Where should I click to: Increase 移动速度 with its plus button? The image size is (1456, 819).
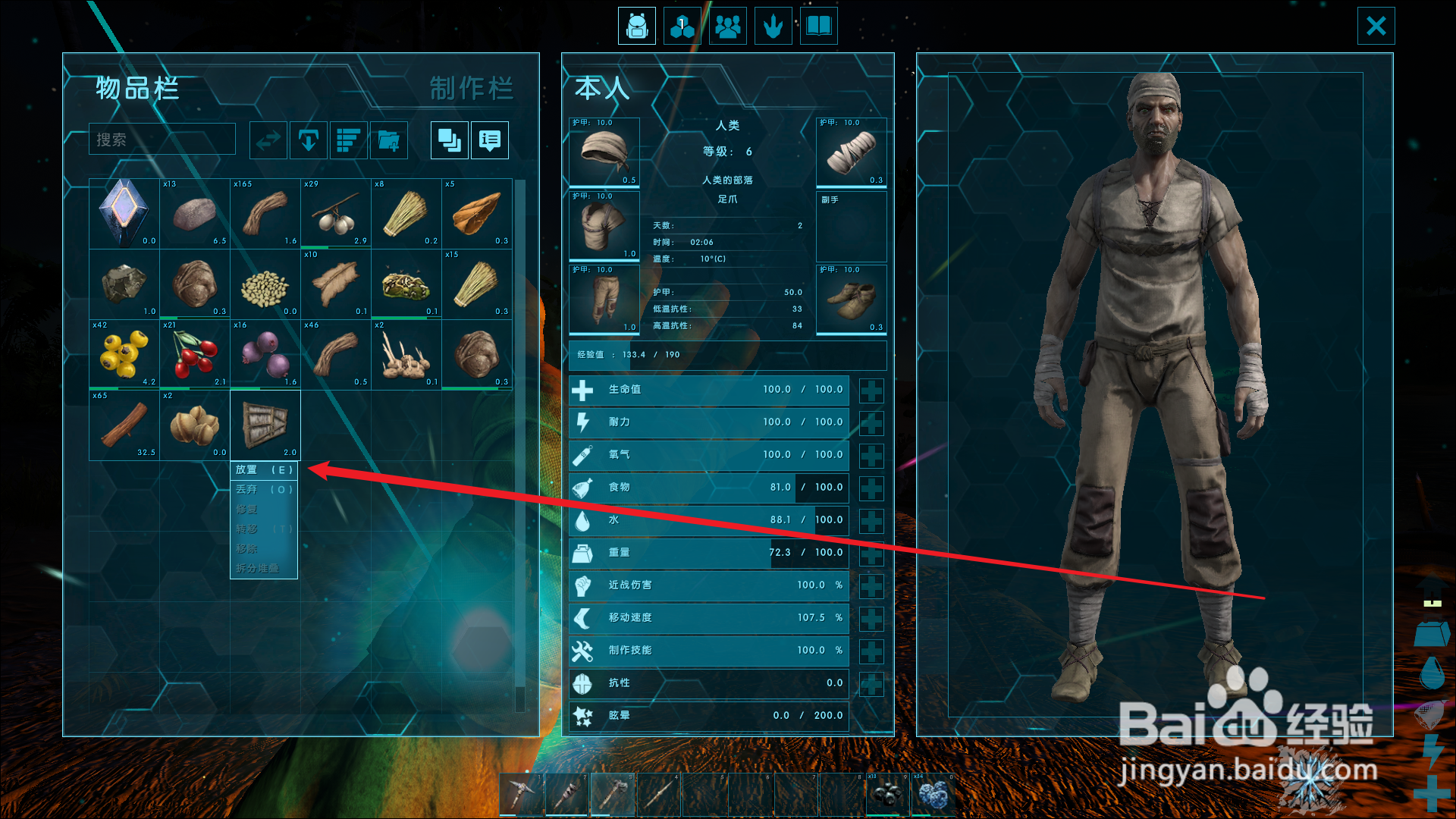(x=871, y=619)
